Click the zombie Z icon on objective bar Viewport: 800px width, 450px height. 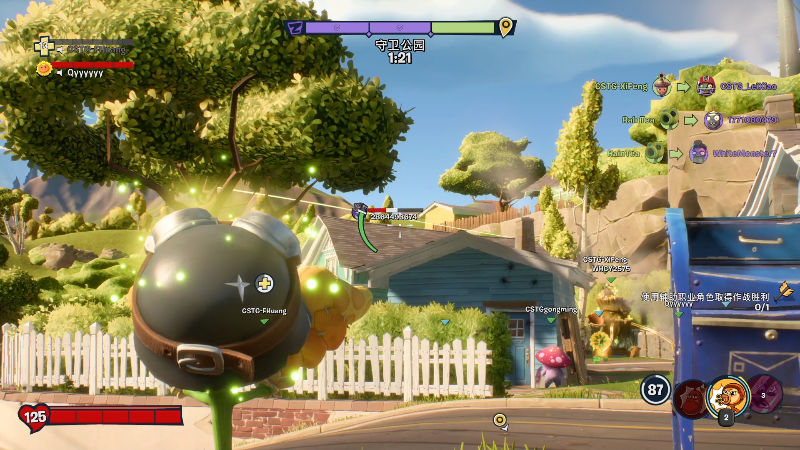pos(295,28)
